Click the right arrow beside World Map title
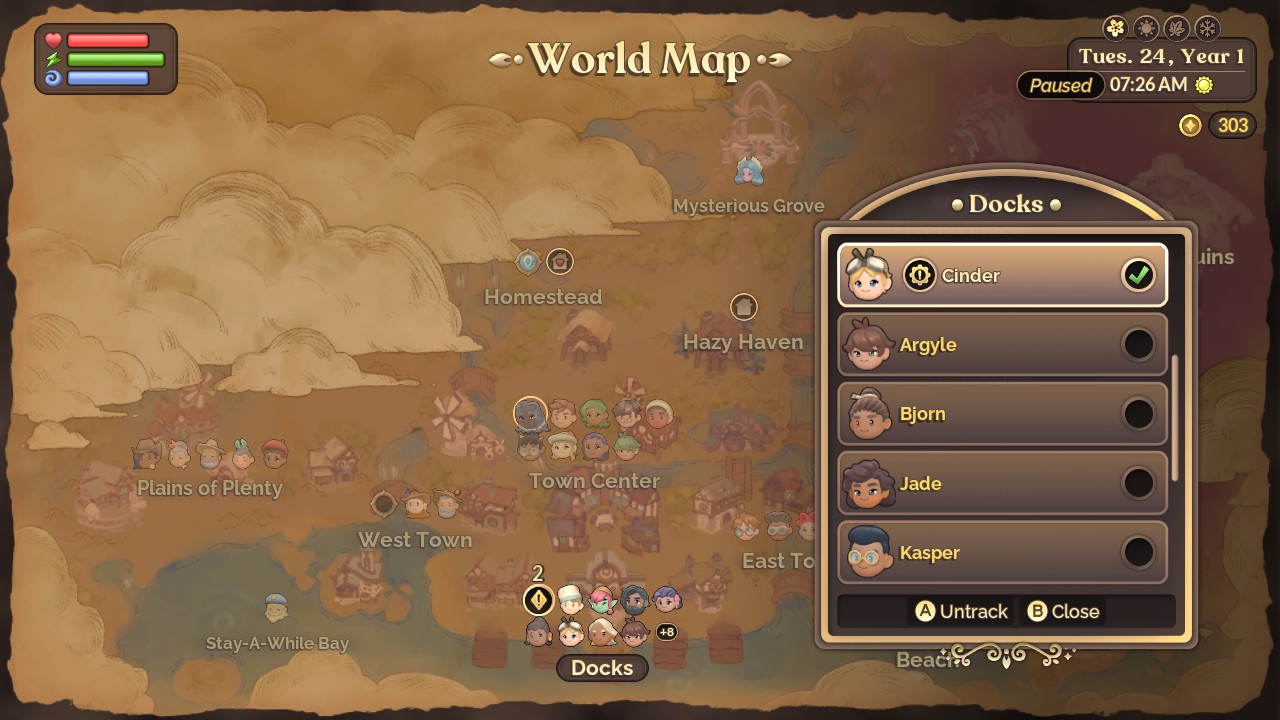 click(x=782, y=61)
